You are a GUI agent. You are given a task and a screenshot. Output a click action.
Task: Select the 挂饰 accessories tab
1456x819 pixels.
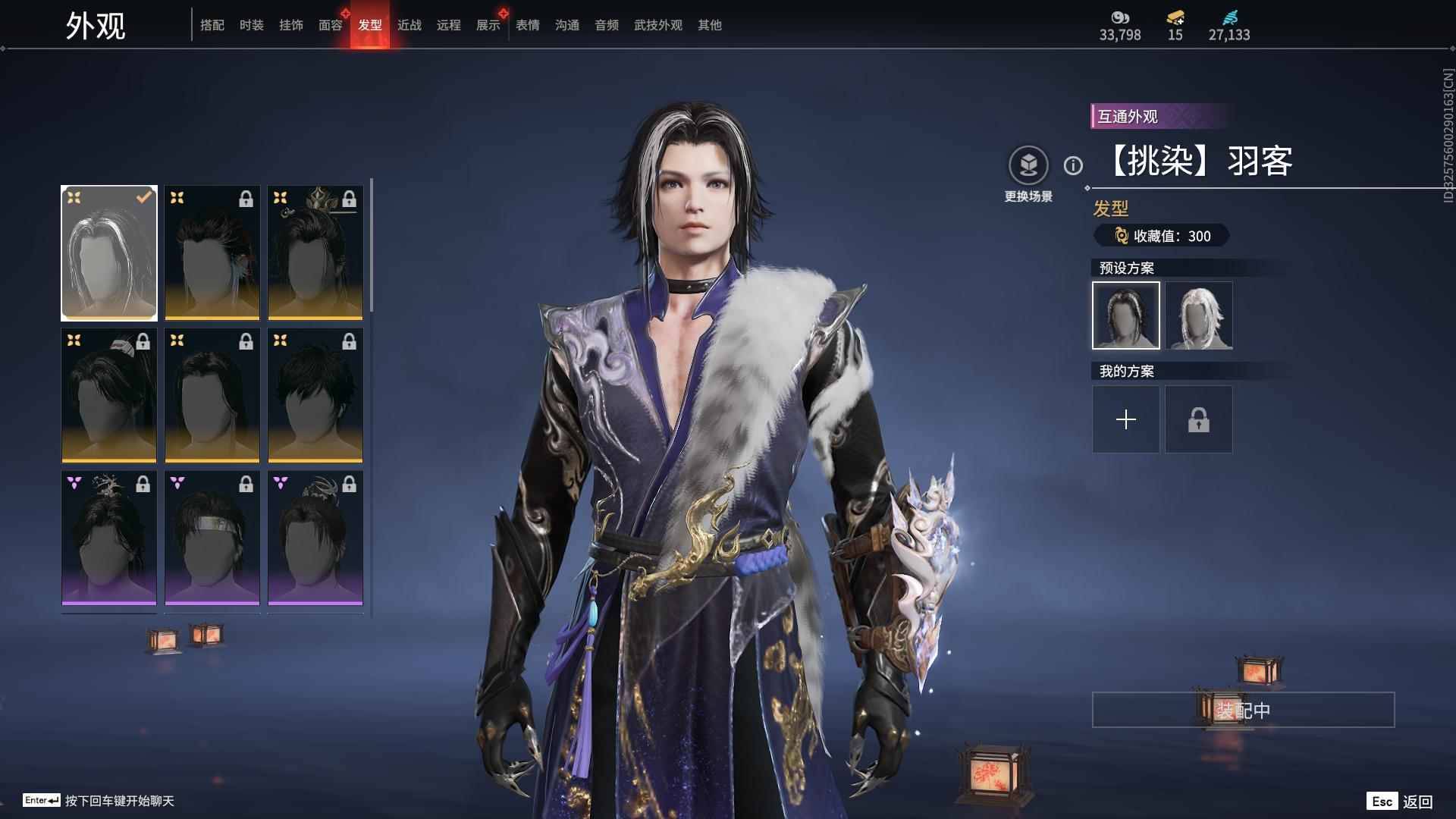point(290,25)
